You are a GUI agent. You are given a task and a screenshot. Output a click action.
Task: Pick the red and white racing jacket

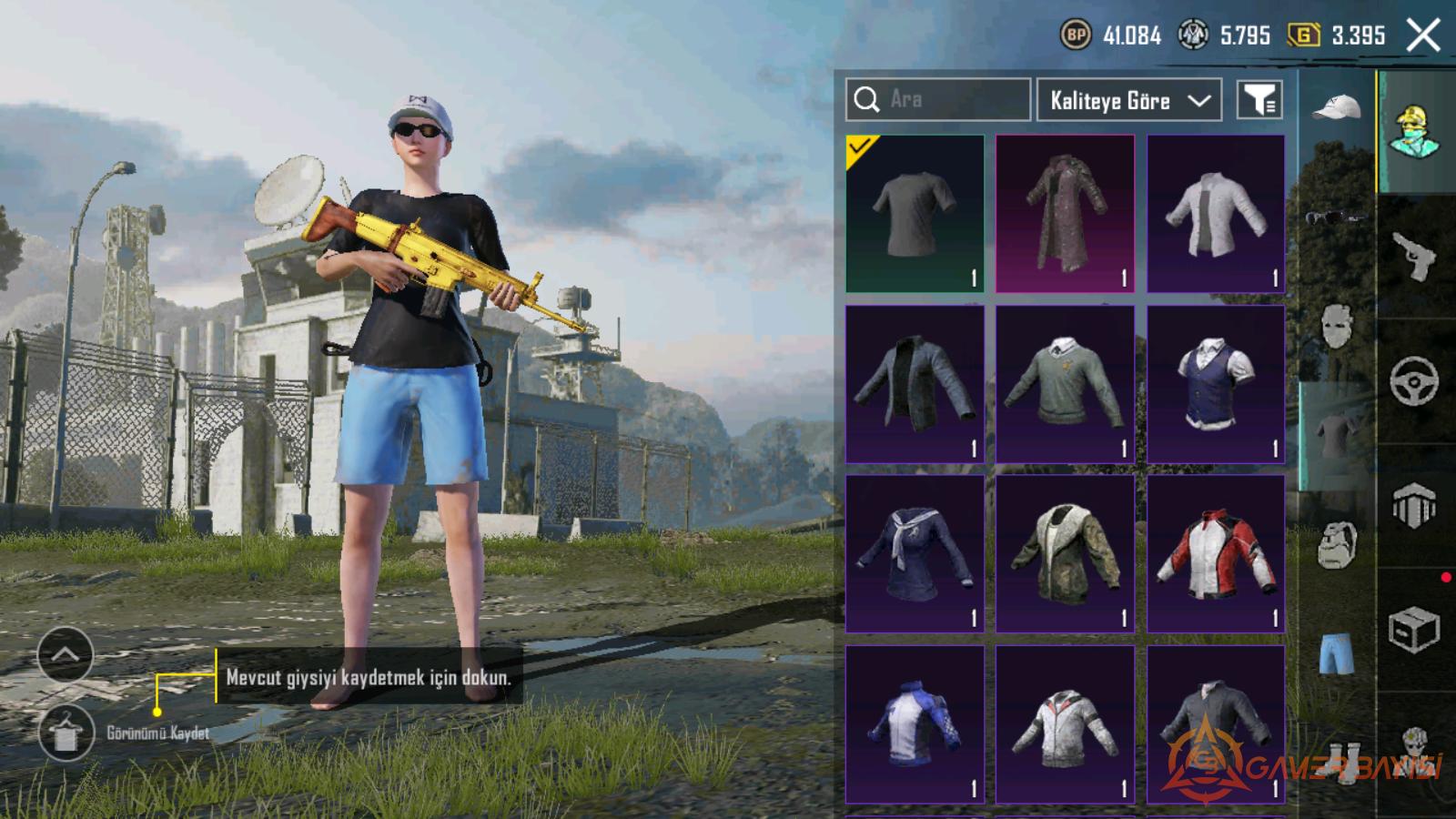click(1216, 553)
